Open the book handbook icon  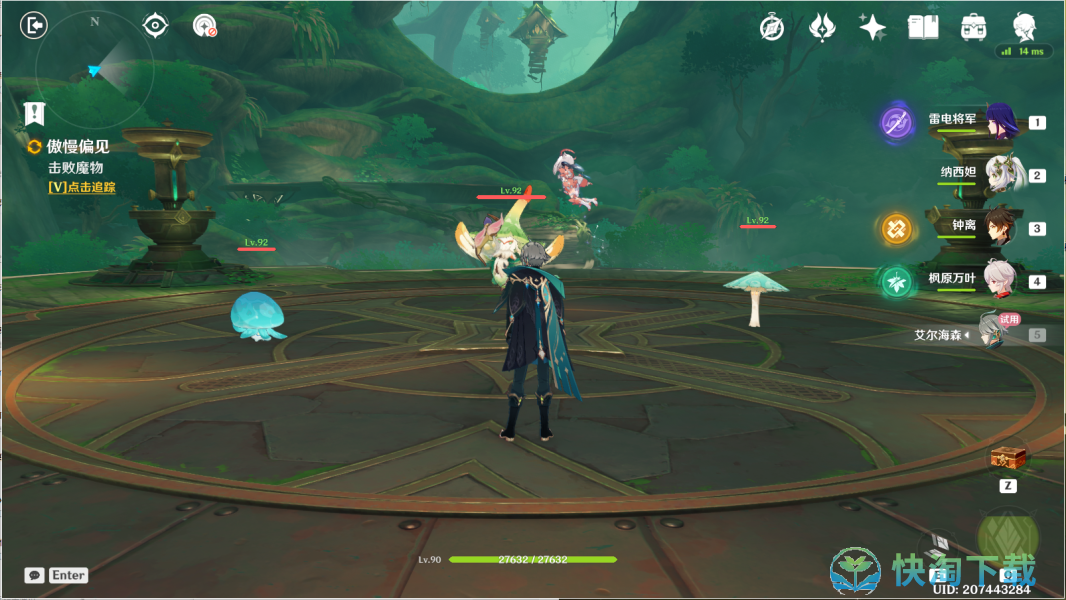[x=922, y=28]
